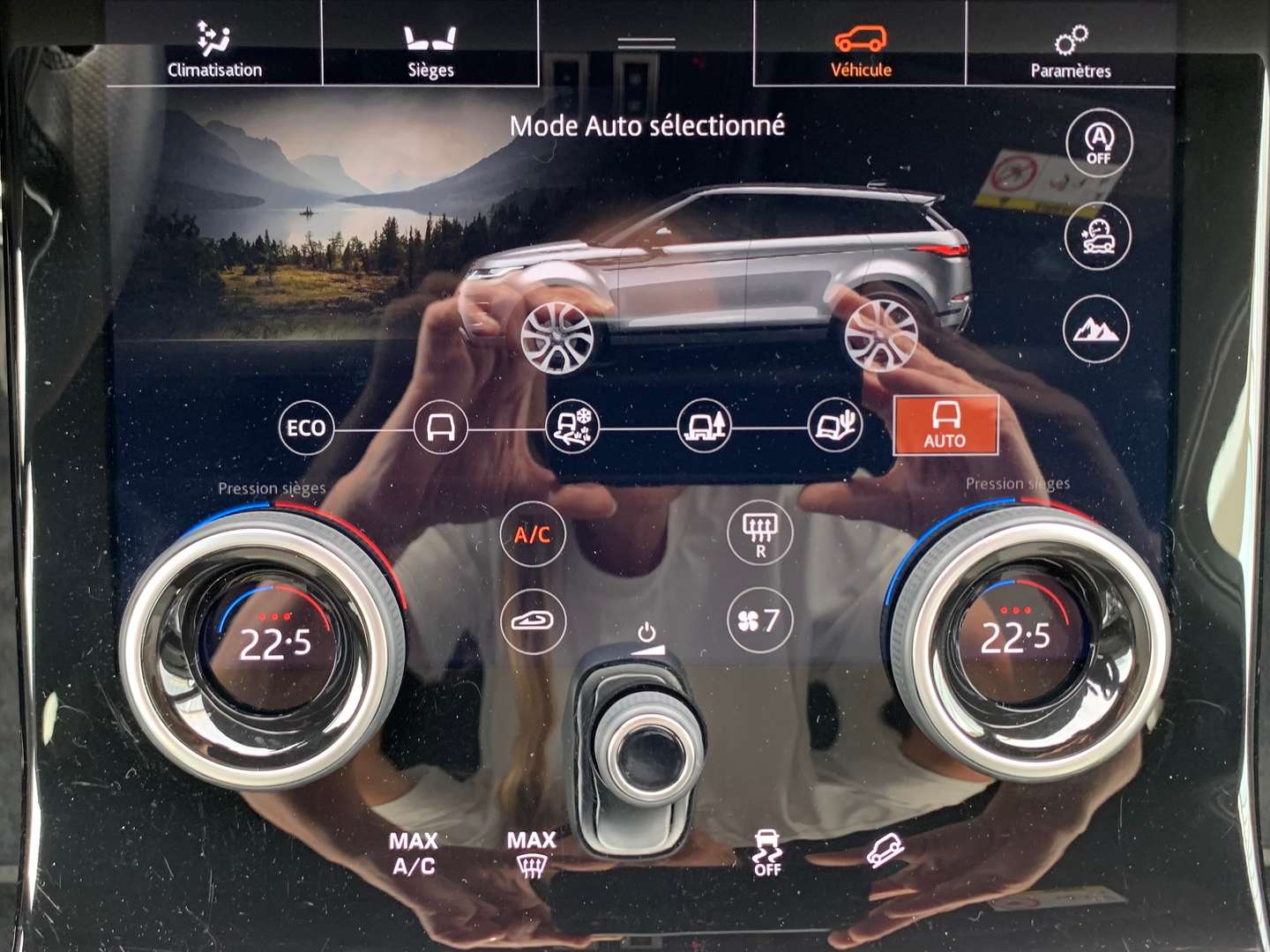Open the Climatisation tab

click(214, 51)
